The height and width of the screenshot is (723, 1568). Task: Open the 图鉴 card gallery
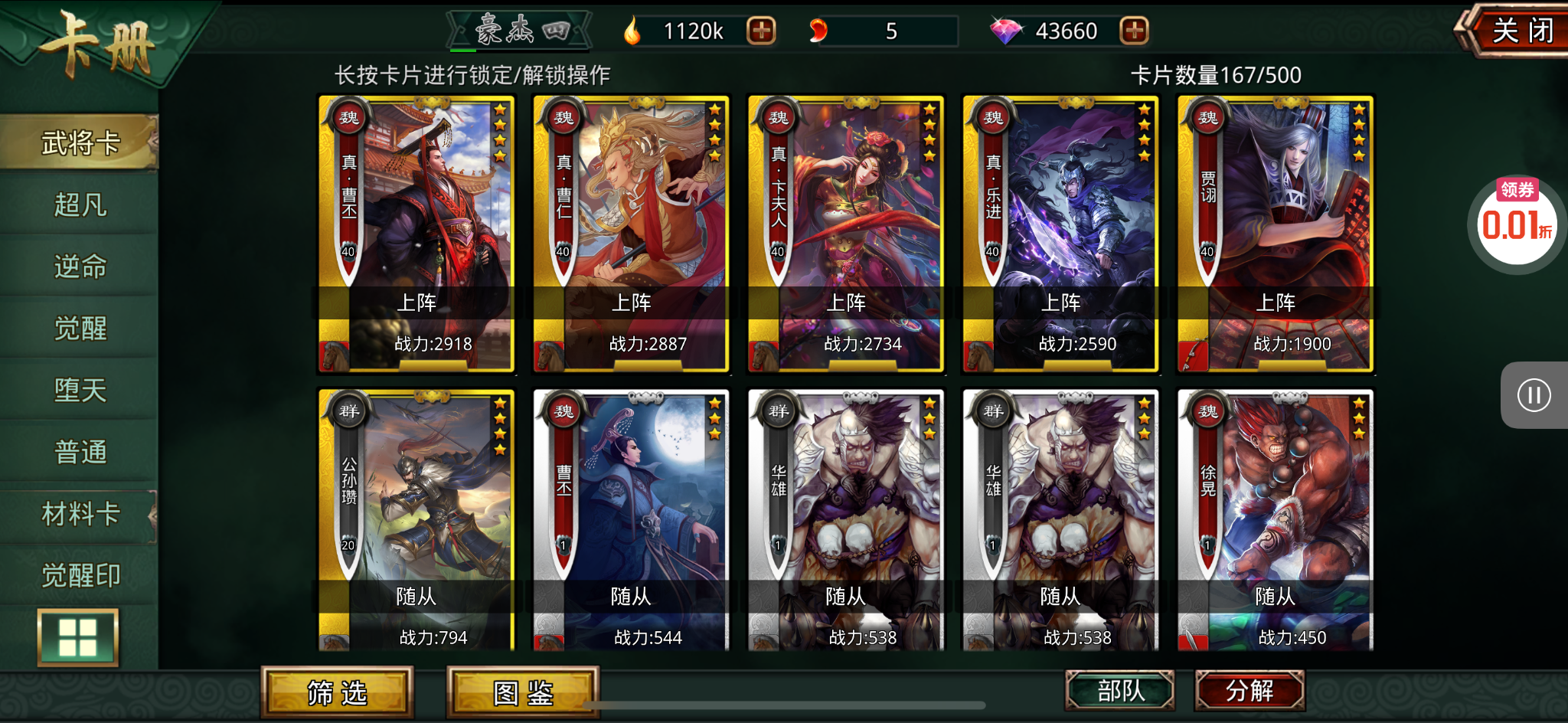[x=523, y=693]
